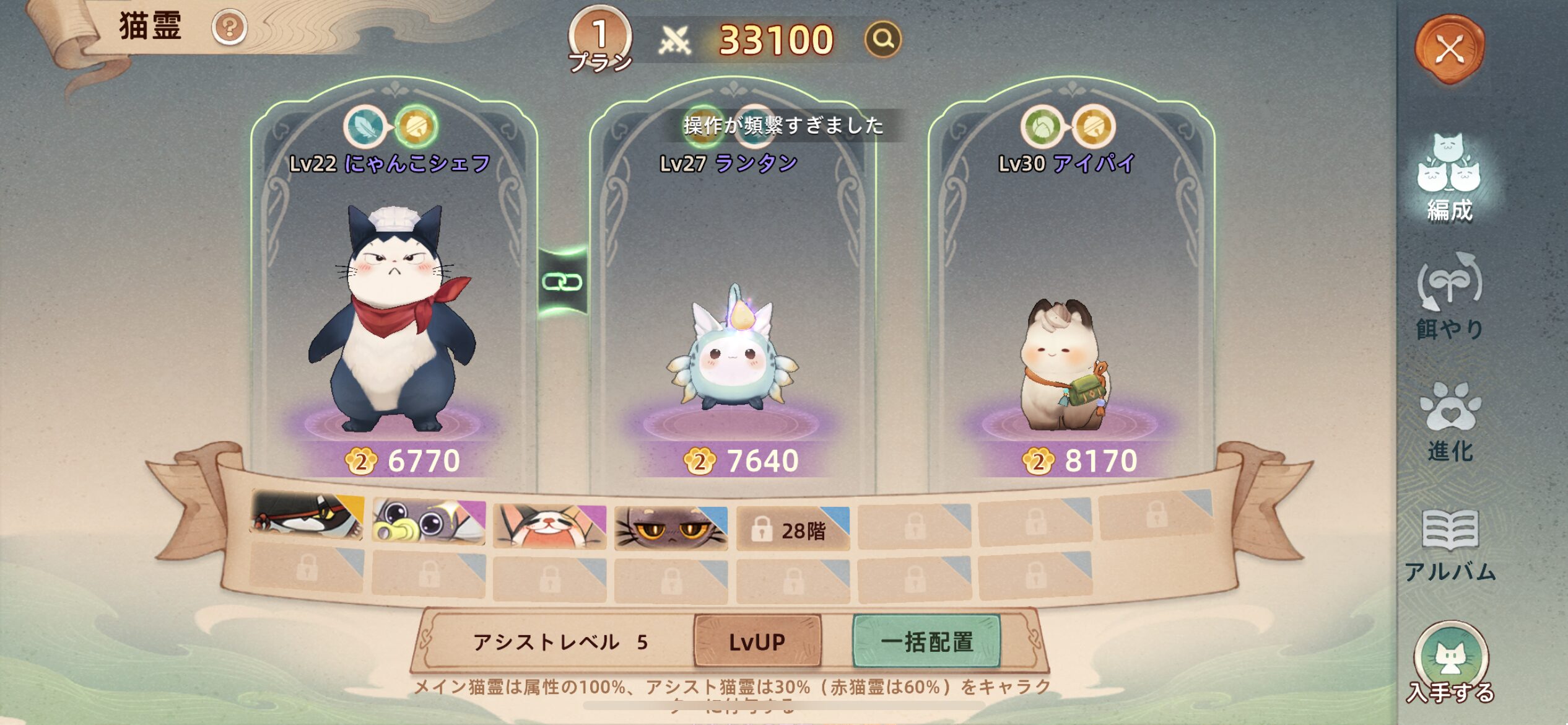Level up assist with LvUP button
This screenshot has width=1568, height=725.
pos(757,641)
